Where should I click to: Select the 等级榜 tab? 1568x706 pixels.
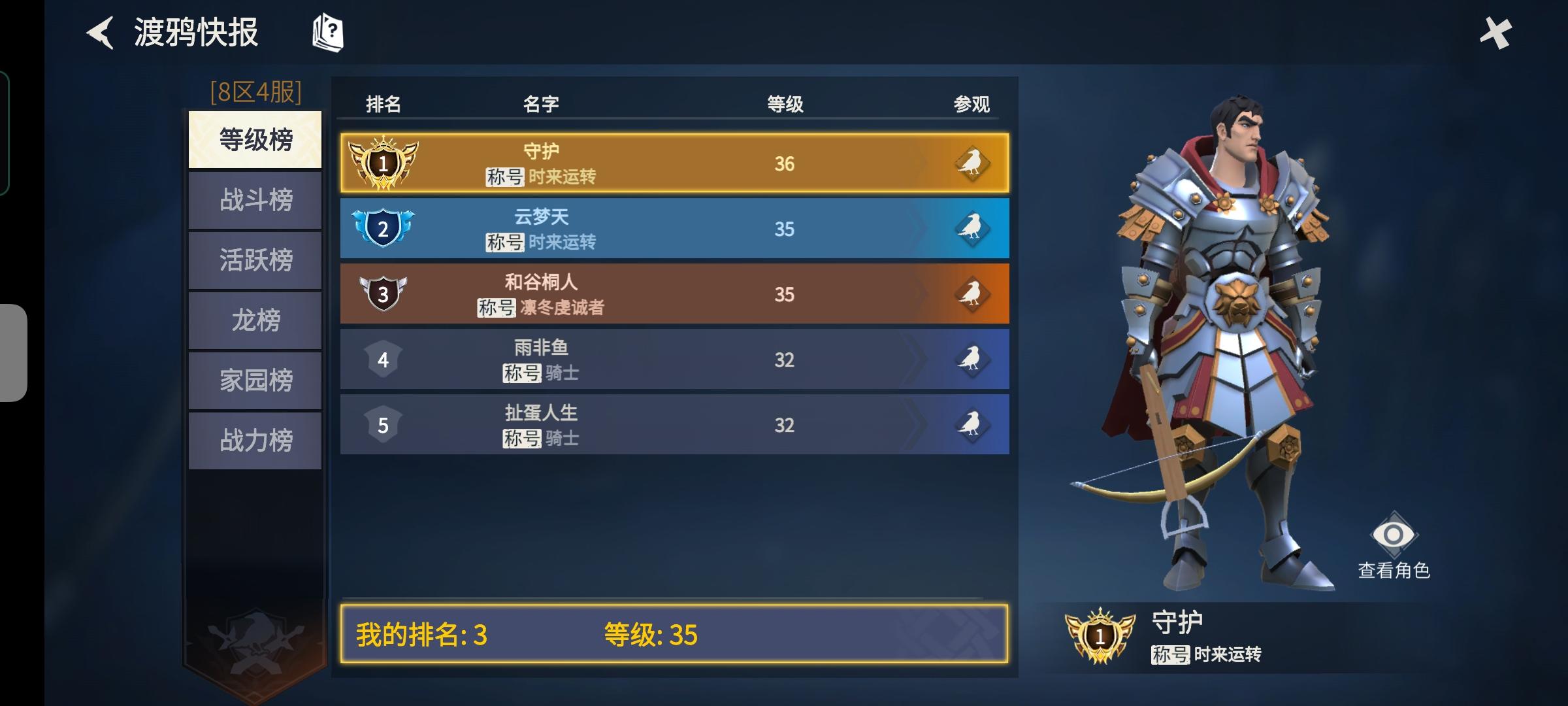pos(254,139)
